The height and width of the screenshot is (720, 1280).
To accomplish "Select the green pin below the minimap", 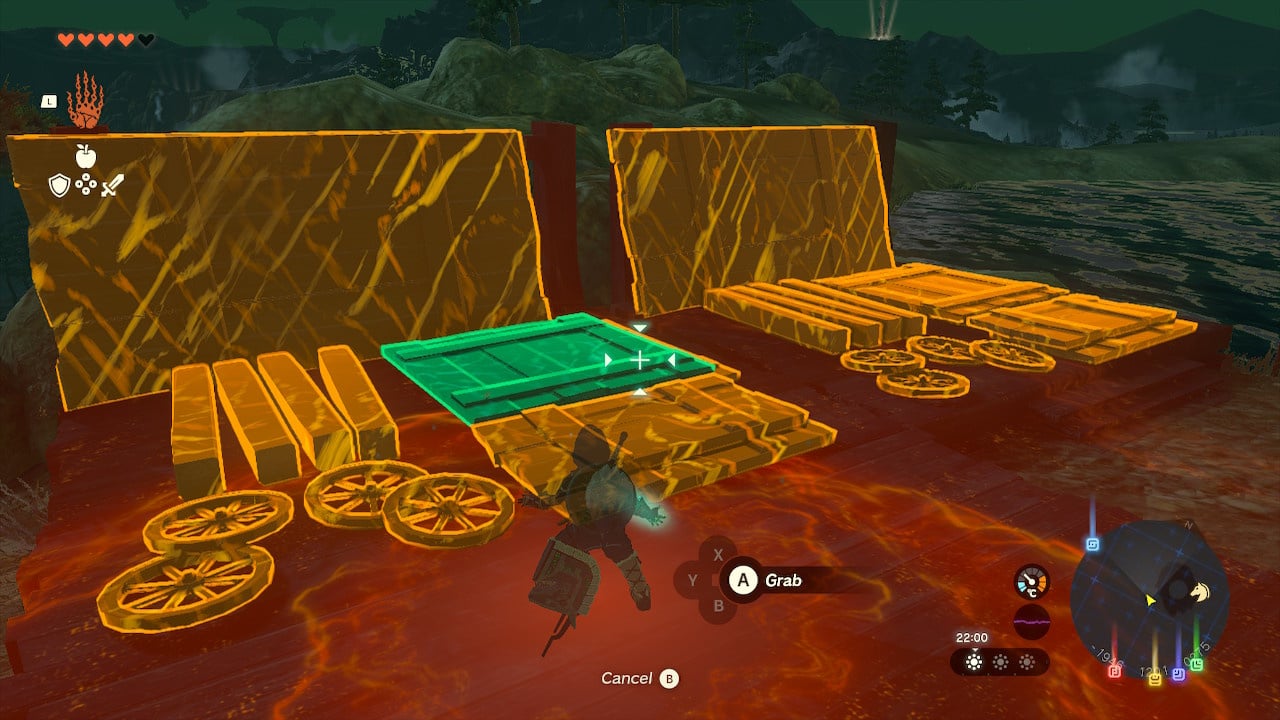I will click(1197, 664).
